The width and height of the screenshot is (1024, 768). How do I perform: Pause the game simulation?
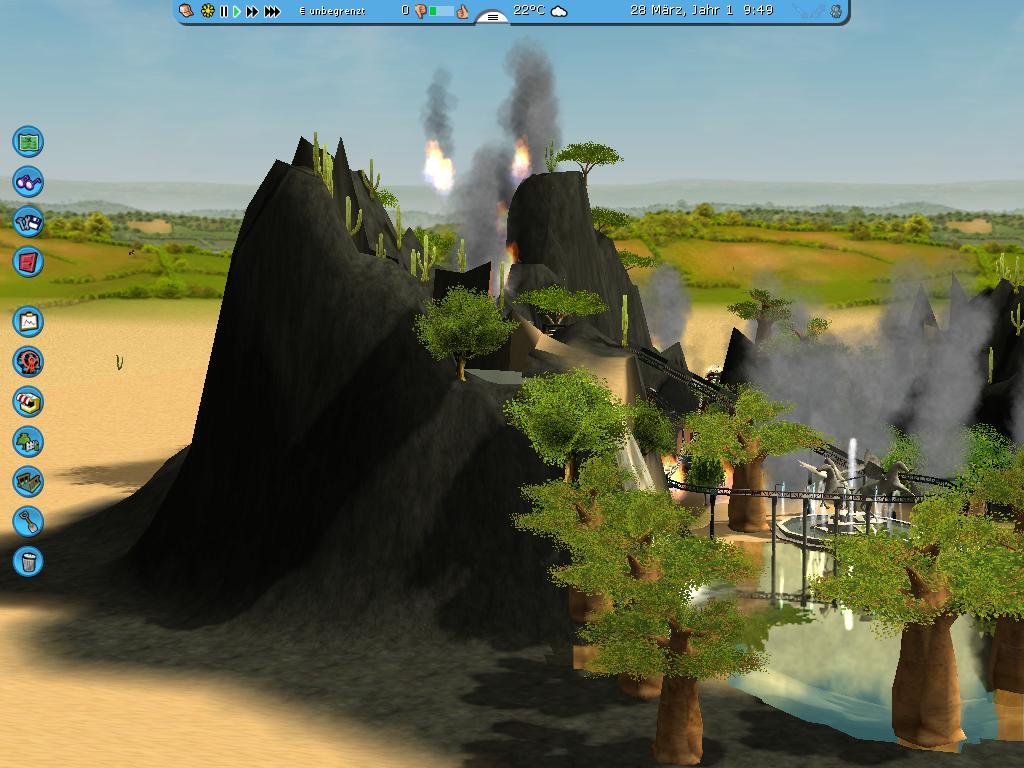point(224,11)
